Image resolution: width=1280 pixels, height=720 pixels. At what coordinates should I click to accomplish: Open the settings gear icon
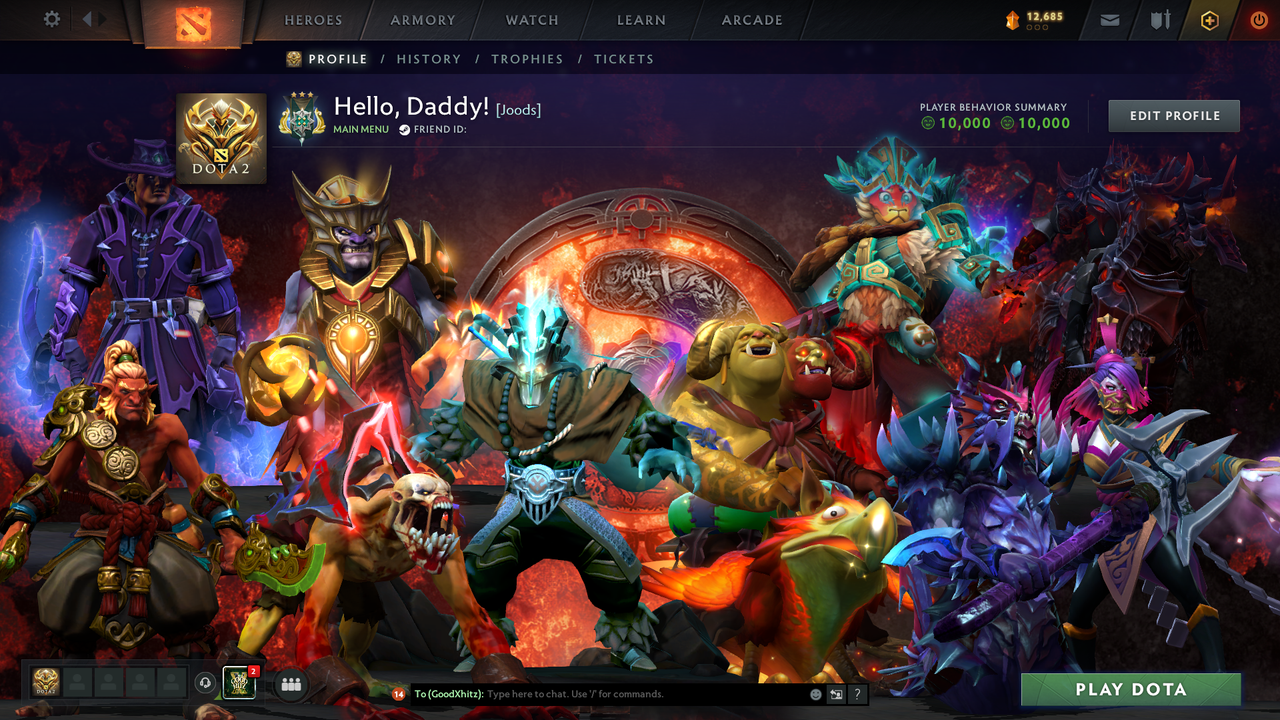point(52,19)
